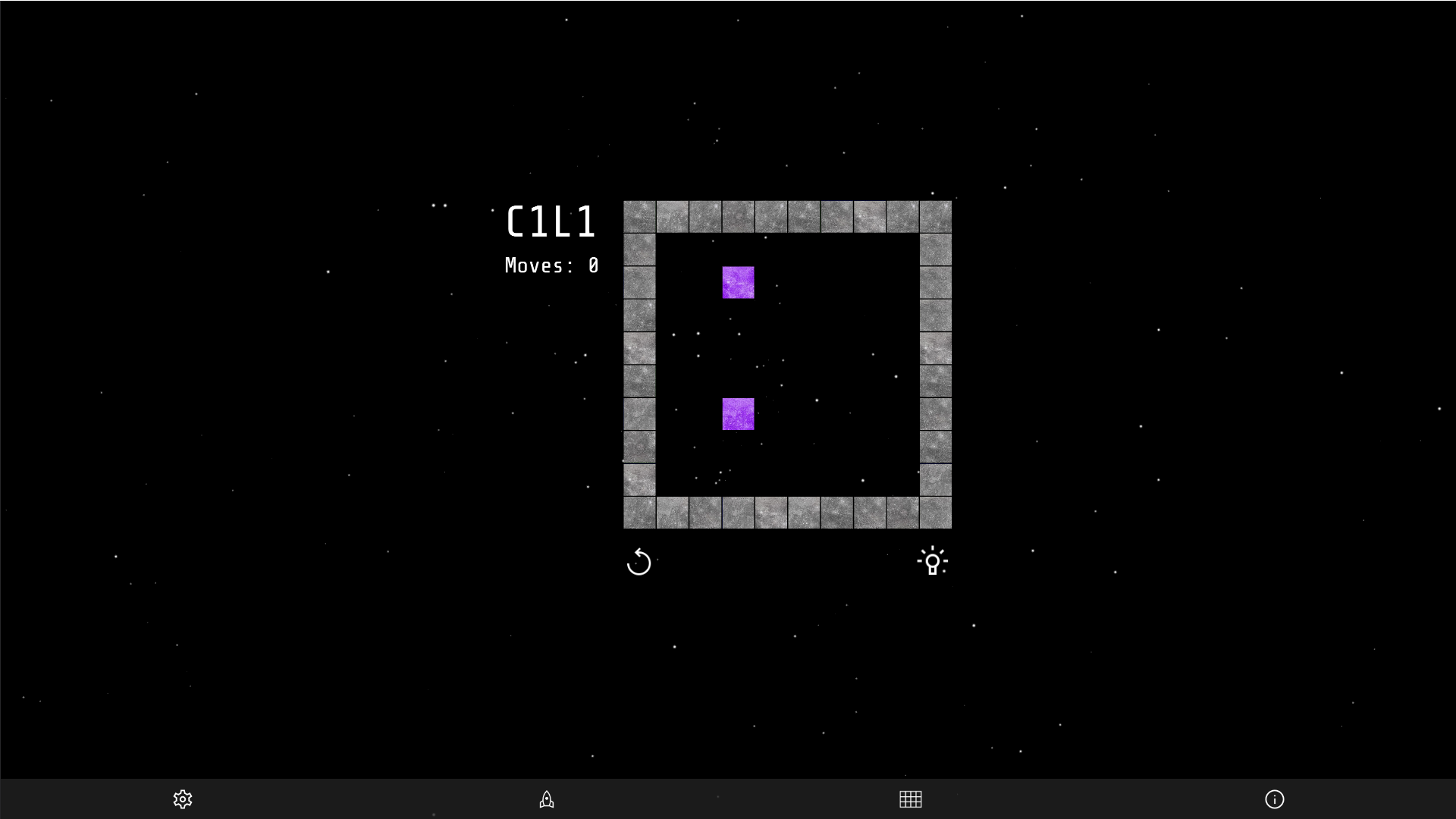Image resolution: width=1456 pixels, height=819 pixels.
Task: Select the rocket icon in the bottom bar
Action: [x=546, y=799]
